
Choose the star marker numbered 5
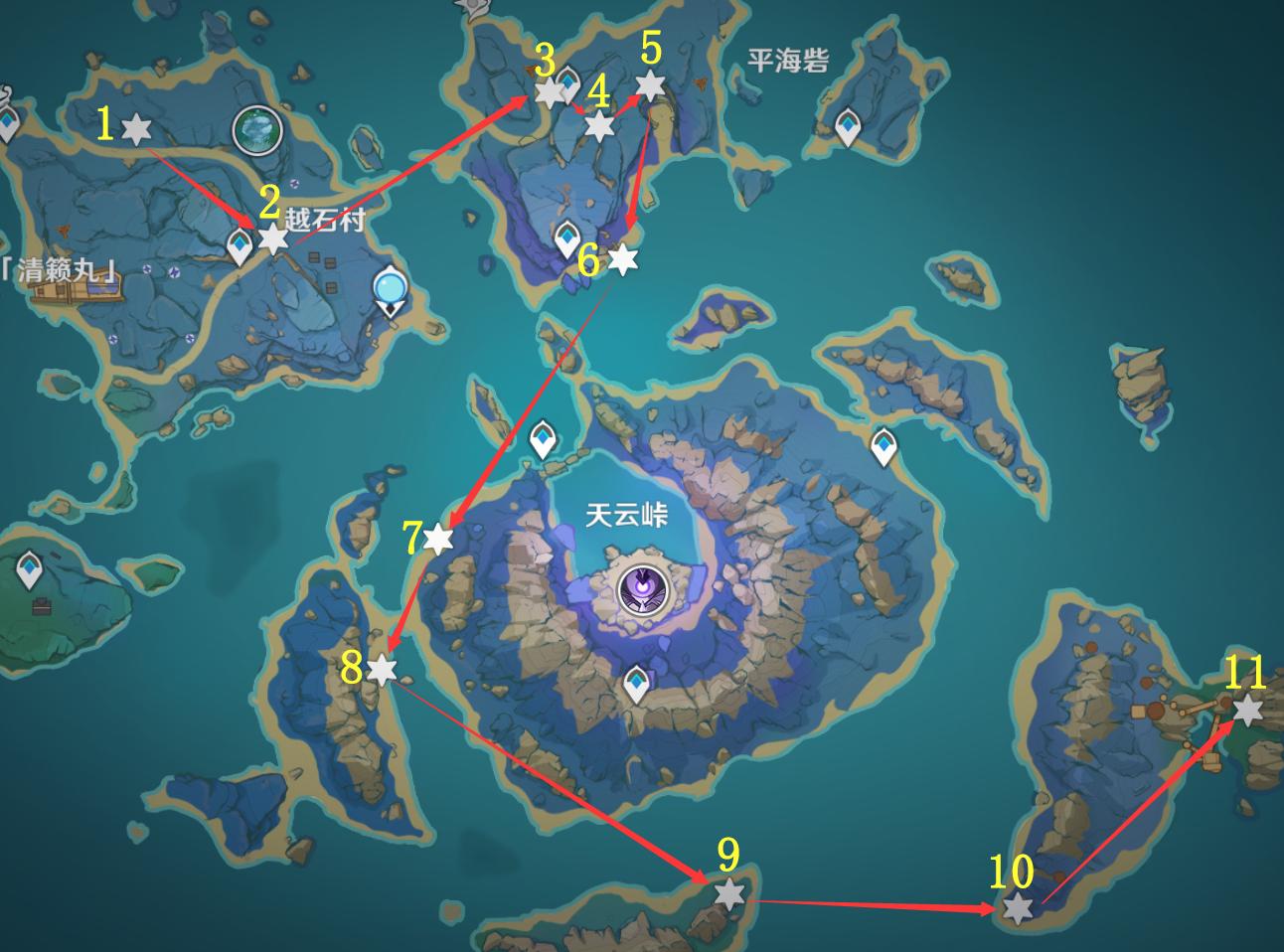tap(649, 85)
